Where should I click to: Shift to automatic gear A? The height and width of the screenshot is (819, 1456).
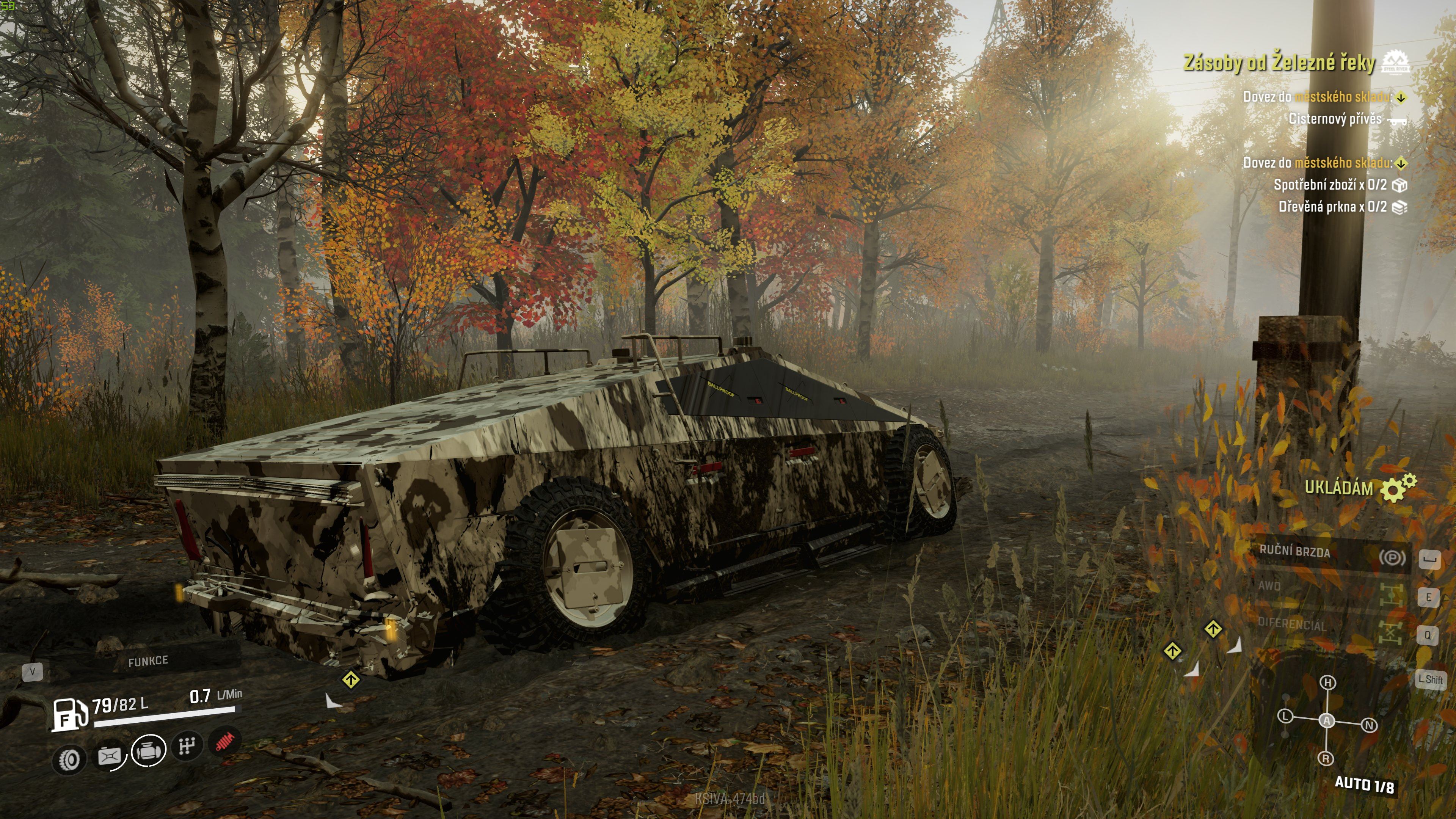click(x=1327, y=720)
